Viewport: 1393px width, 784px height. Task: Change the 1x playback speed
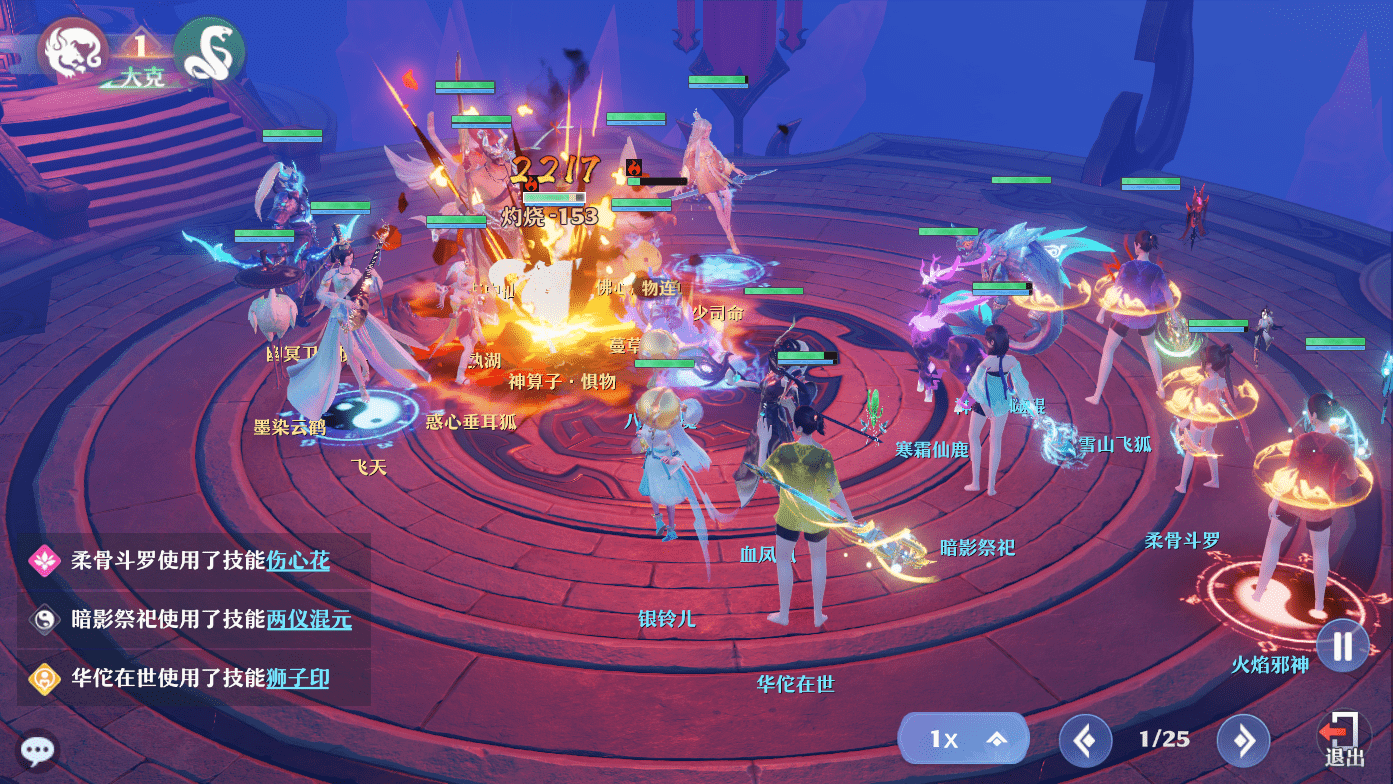[x=962, y=739]
